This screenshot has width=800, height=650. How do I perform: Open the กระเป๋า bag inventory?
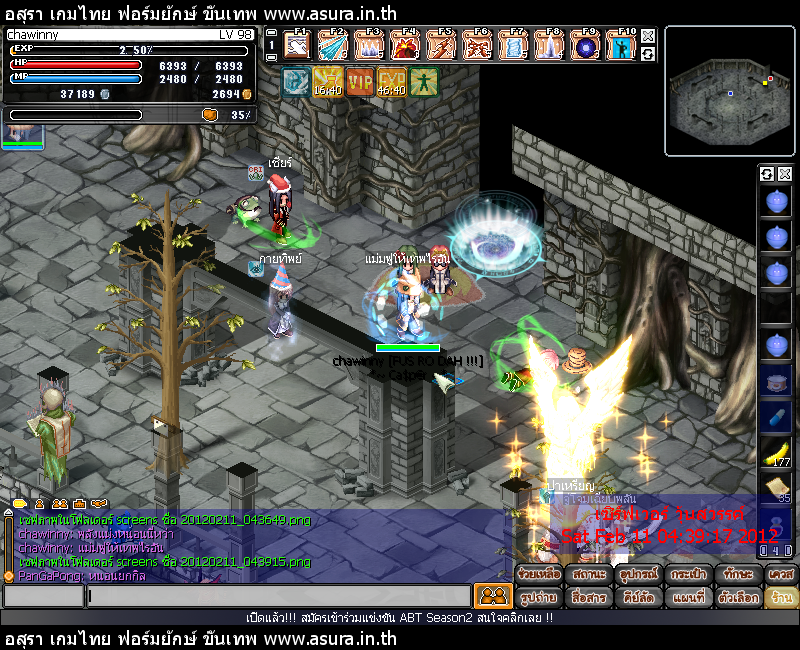click(x=684, y=575)
